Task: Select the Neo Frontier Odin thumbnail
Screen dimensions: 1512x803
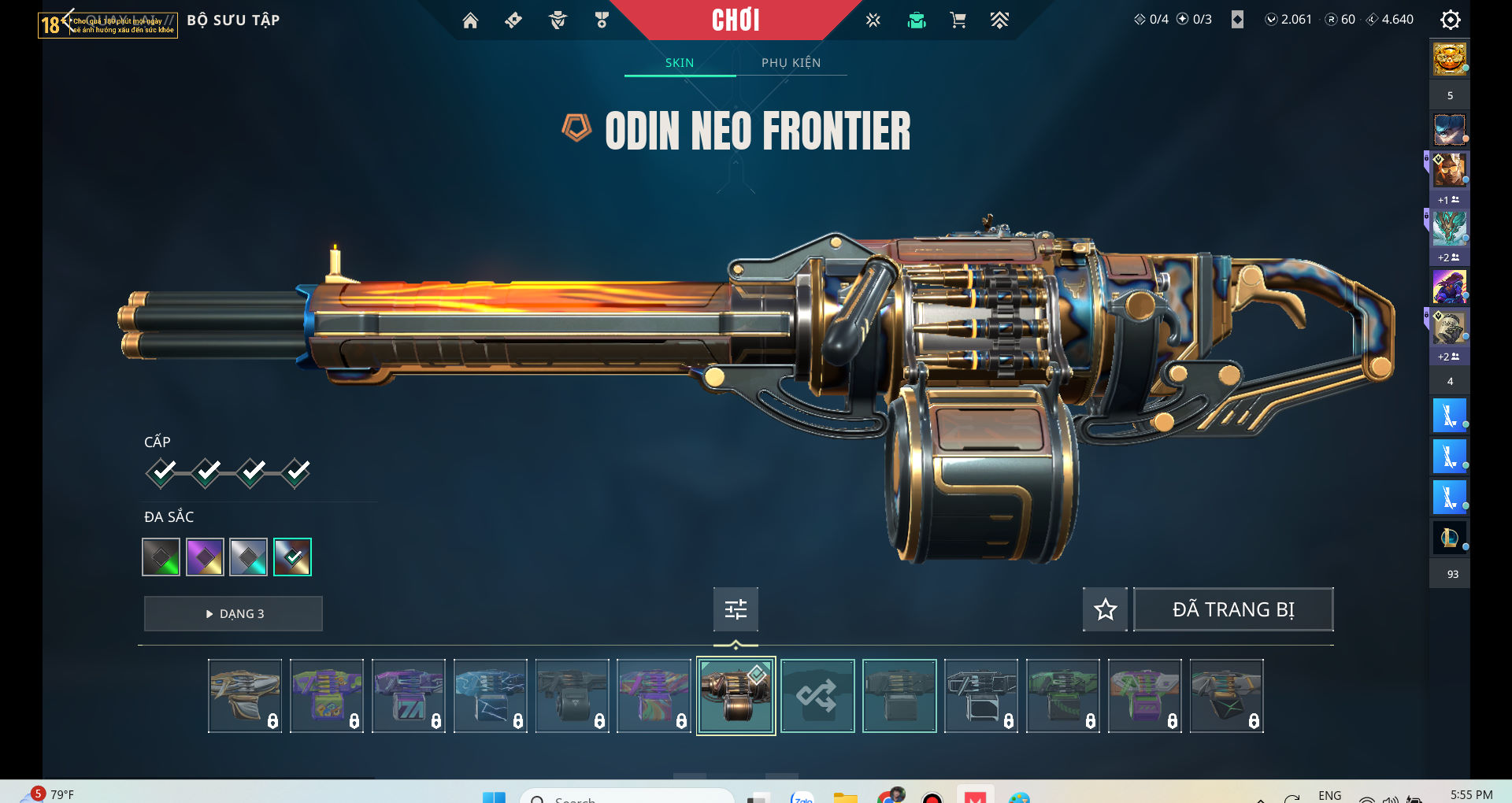Action: (736, 696)
